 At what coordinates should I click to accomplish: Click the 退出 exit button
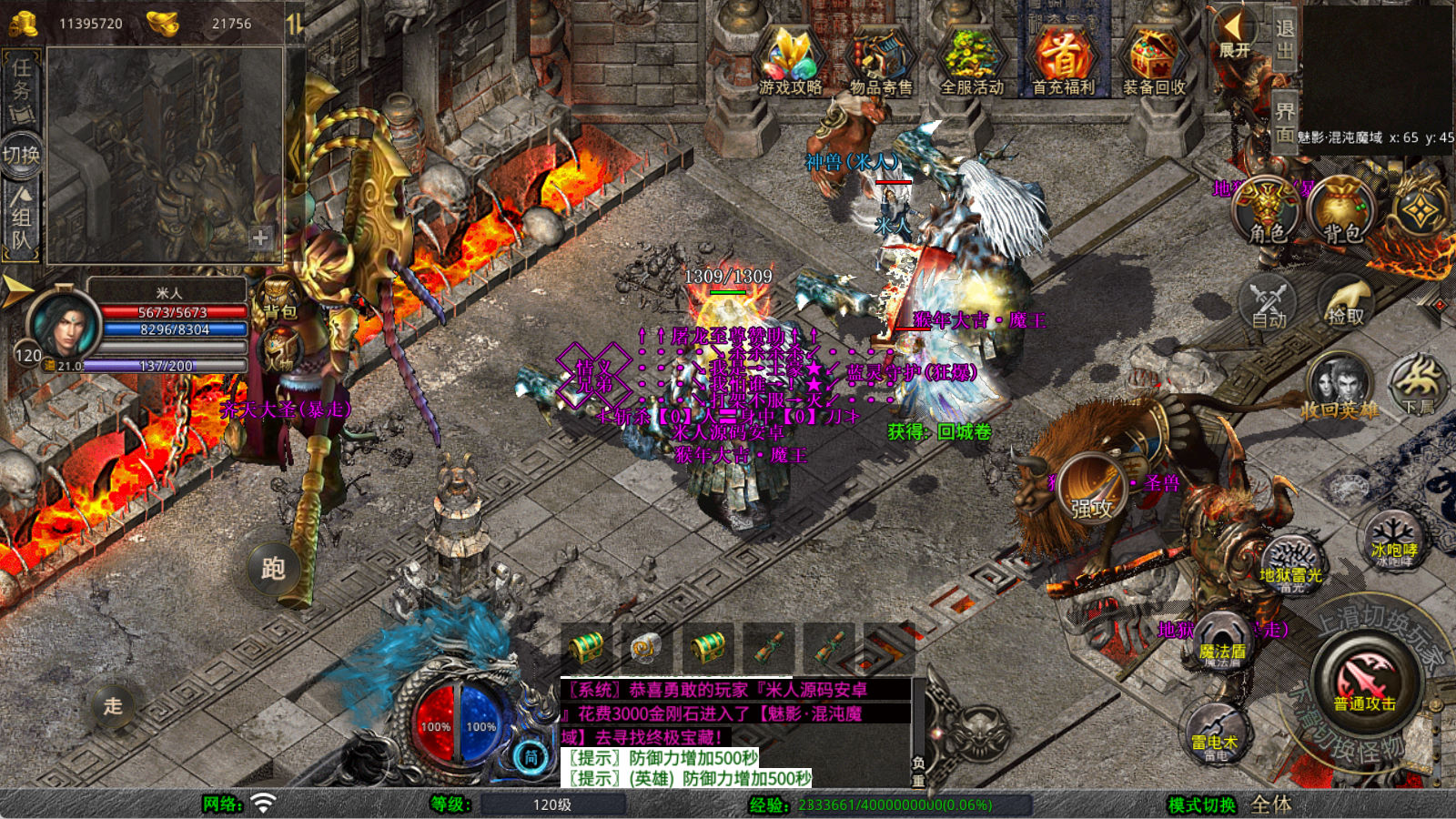point(1284,40)
